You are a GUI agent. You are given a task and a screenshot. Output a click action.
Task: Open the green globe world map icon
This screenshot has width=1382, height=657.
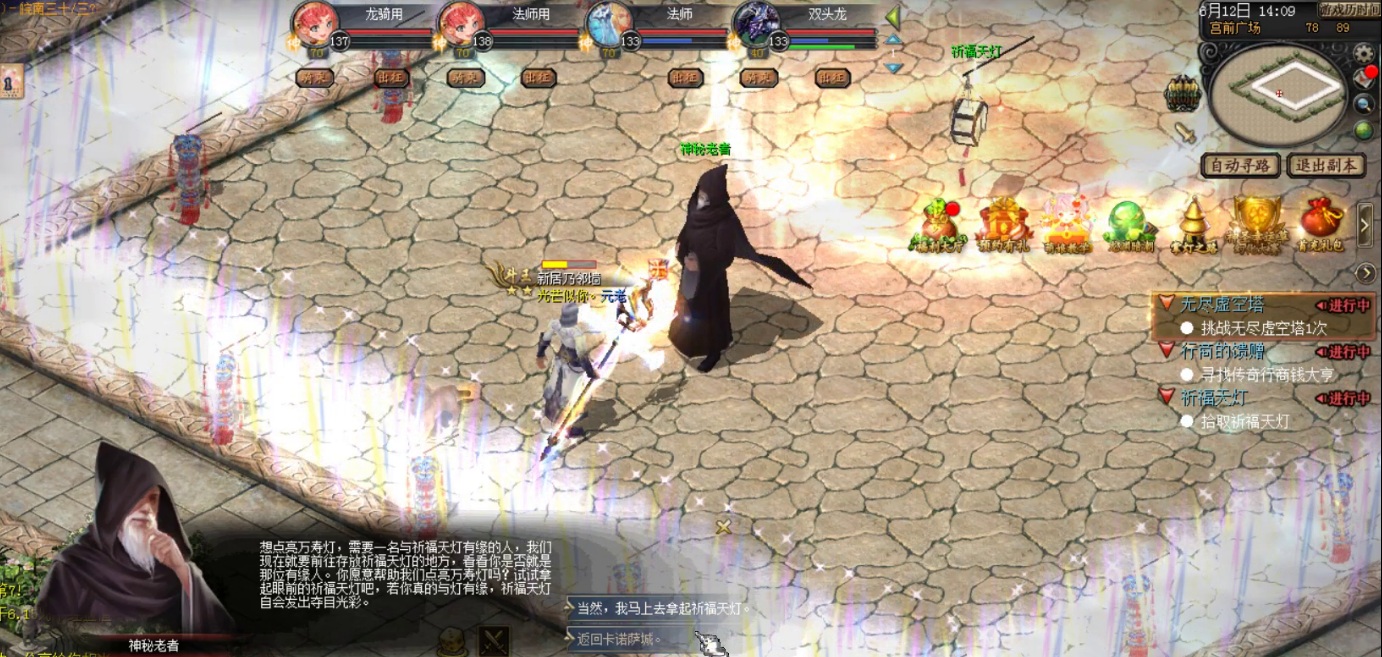pyautogui.click(x=1363, y=130)
